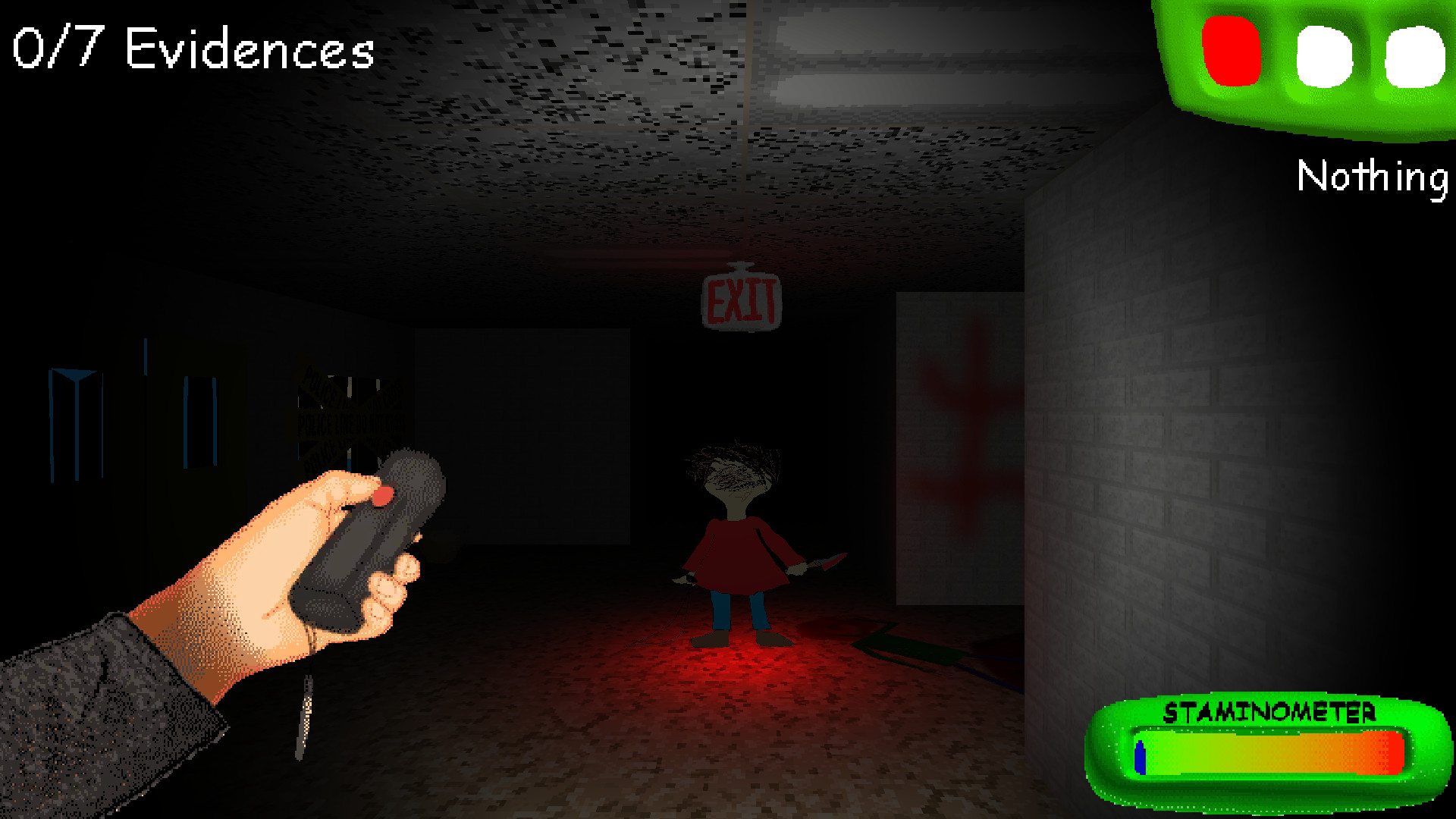
Task: Click the blue marker on the stamina bar
Action: point(1139,758)
